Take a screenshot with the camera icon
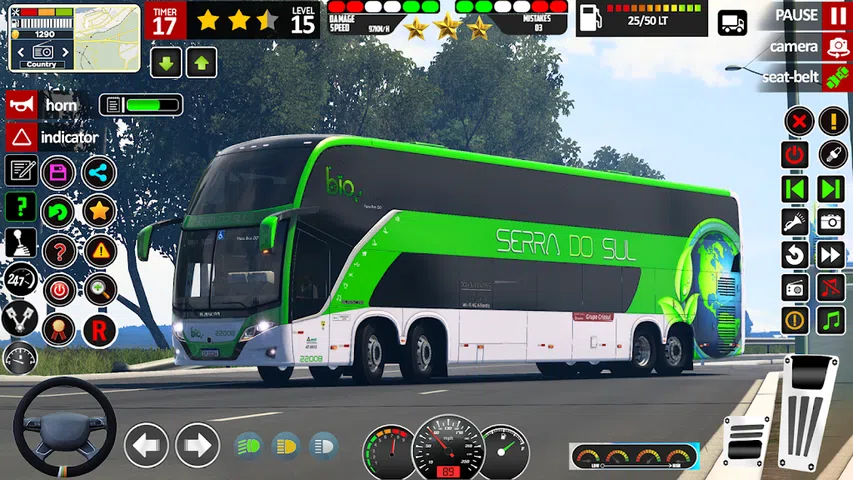The height and width of the screenshot is (480, 853). [x=831, y=221]
